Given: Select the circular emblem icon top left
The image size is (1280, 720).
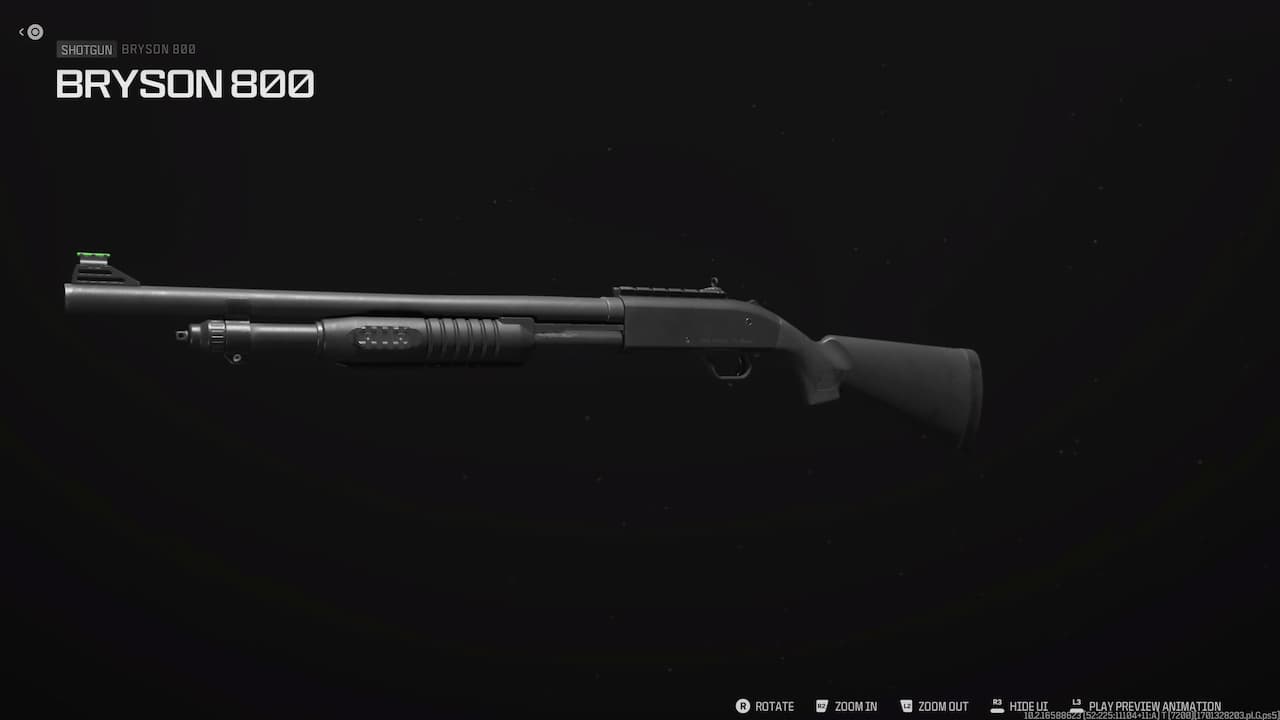Looking at the screenshot, I should [x=35, y=31].
